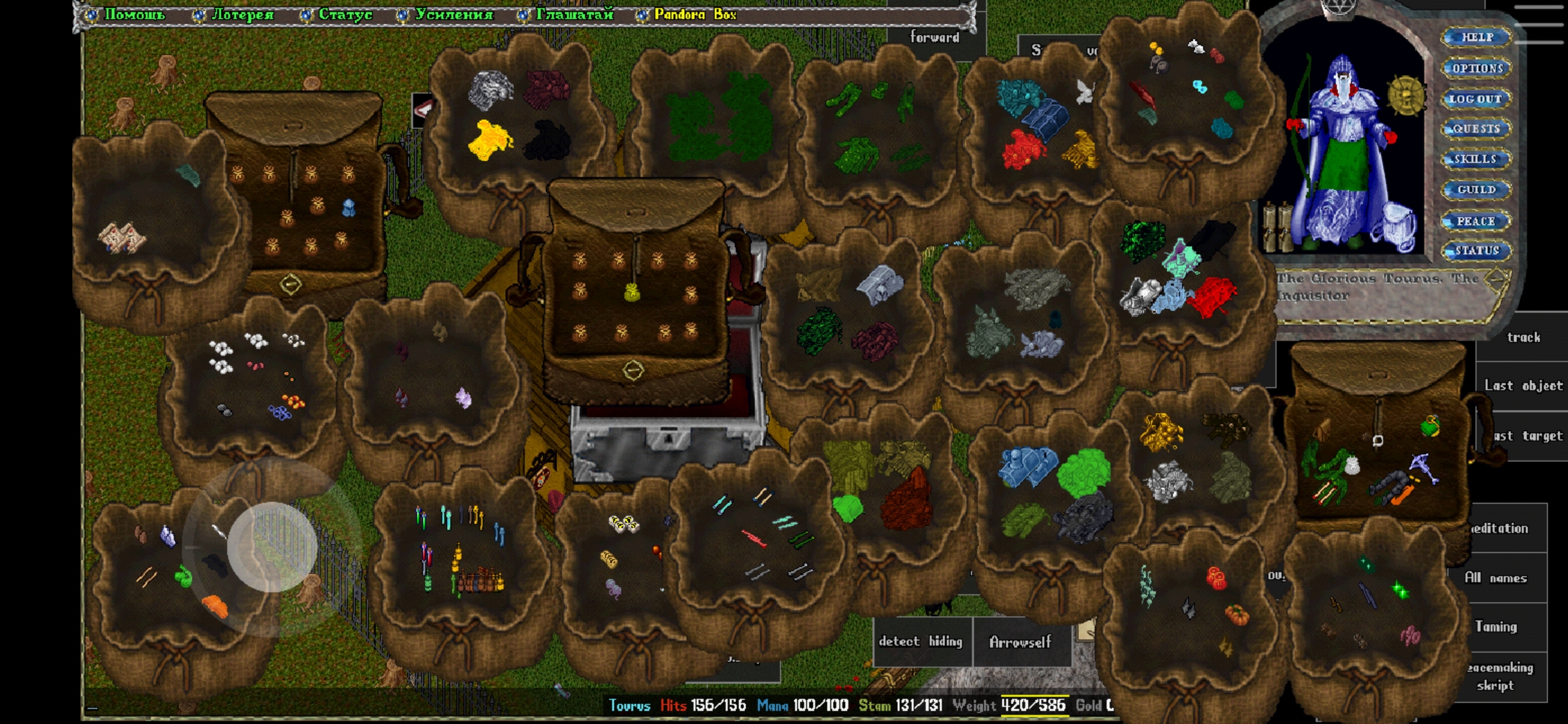The width and height of the screenshot is (1568, 724).
Task: Show the SKILLS list button
Action: (x=1476, y=160)
